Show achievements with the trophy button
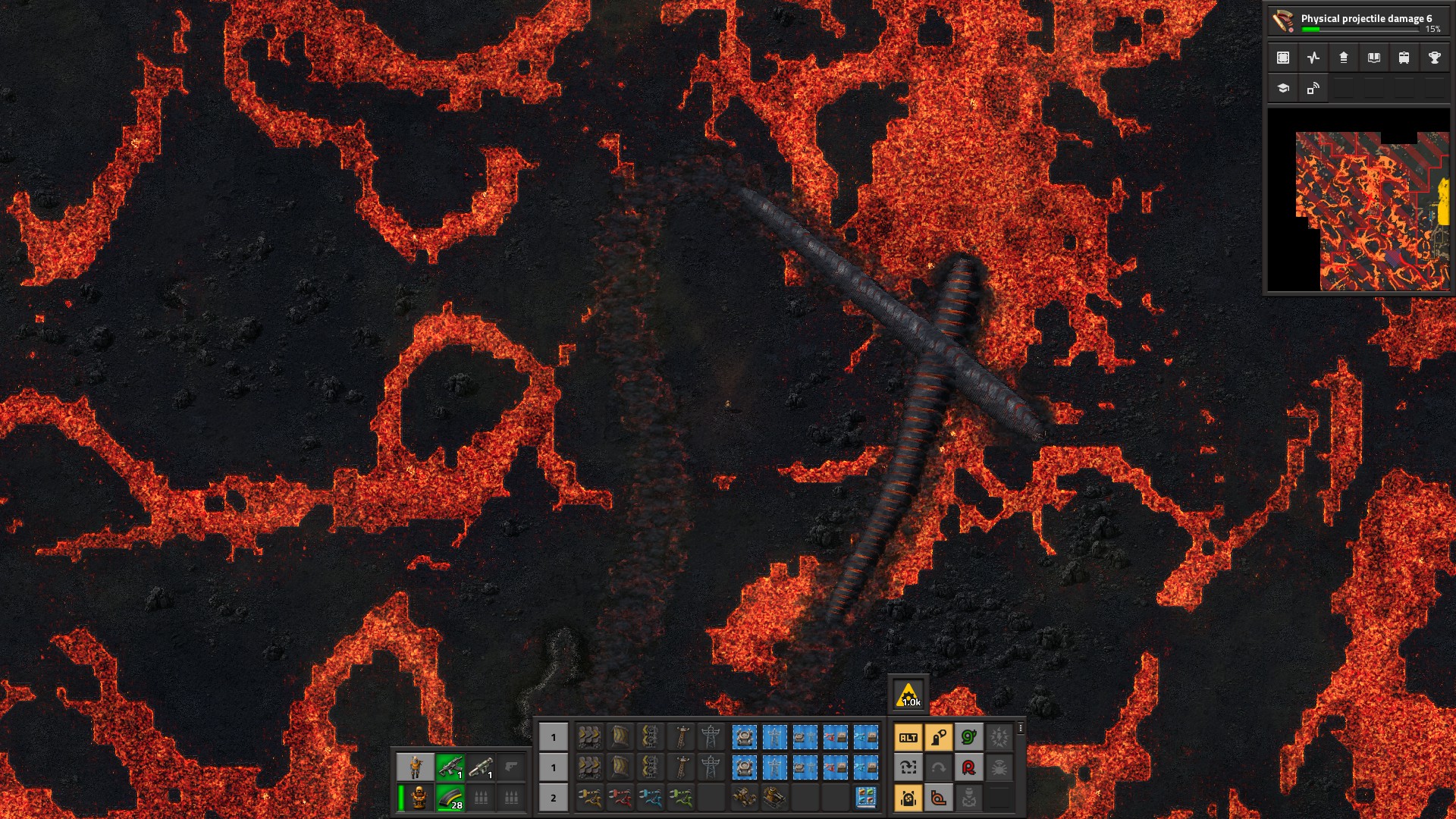 click(x=1435, y=58)
